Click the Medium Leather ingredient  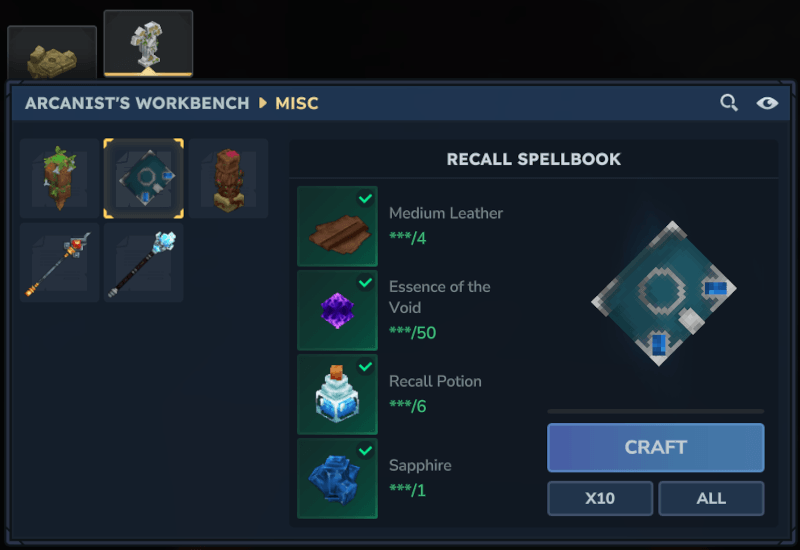click(x=337, y=226)
